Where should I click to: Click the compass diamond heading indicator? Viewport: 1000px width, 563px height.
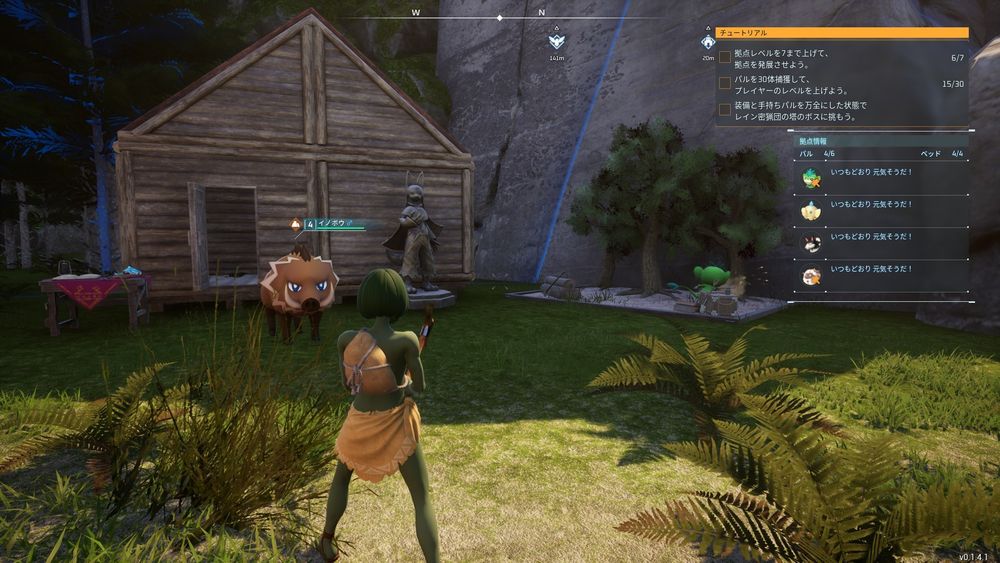click(x=500, y=18)
